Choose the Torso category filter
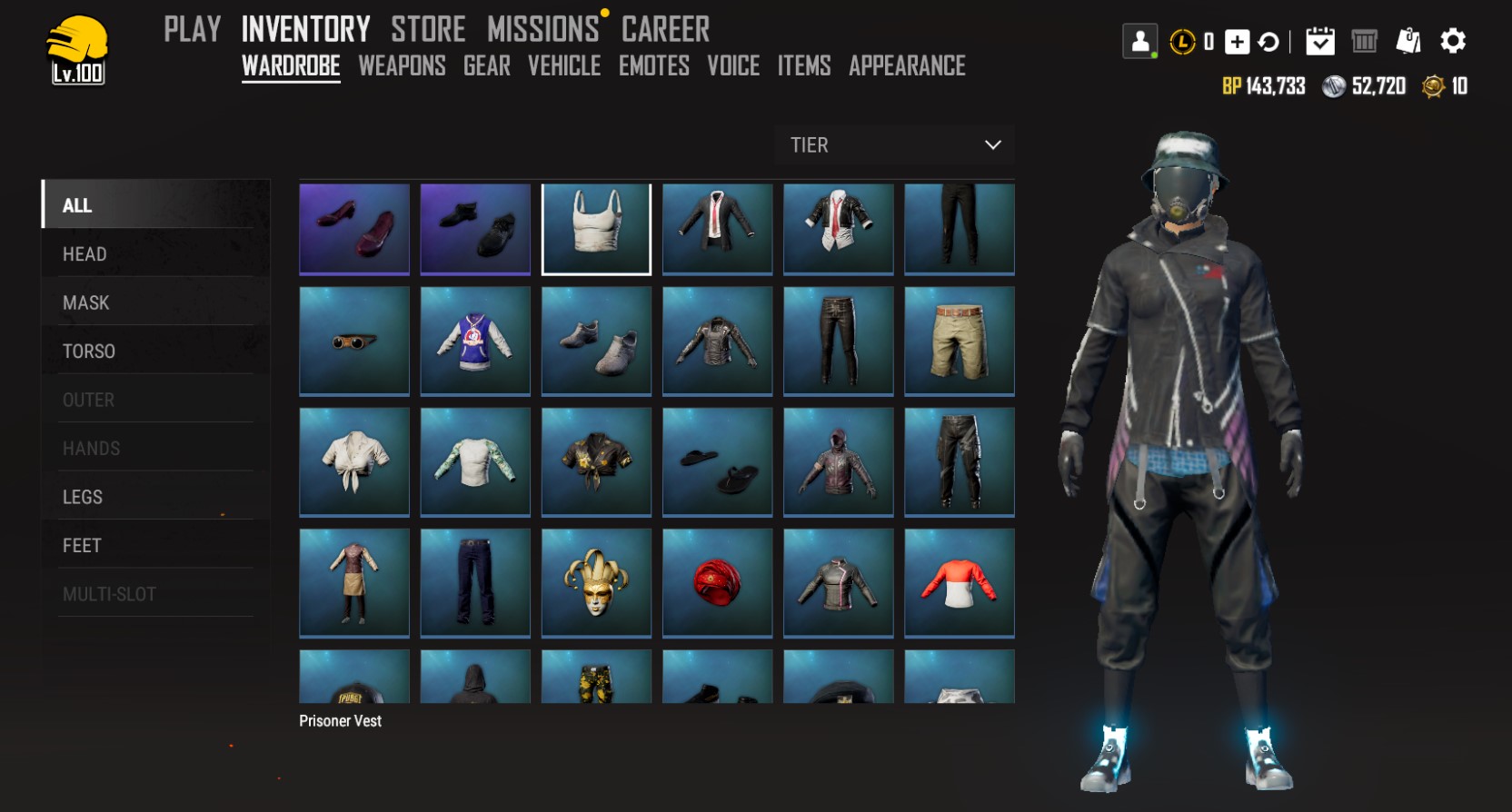The height and width of the screenshot is (812, 1512). click(x=88, y=352)
